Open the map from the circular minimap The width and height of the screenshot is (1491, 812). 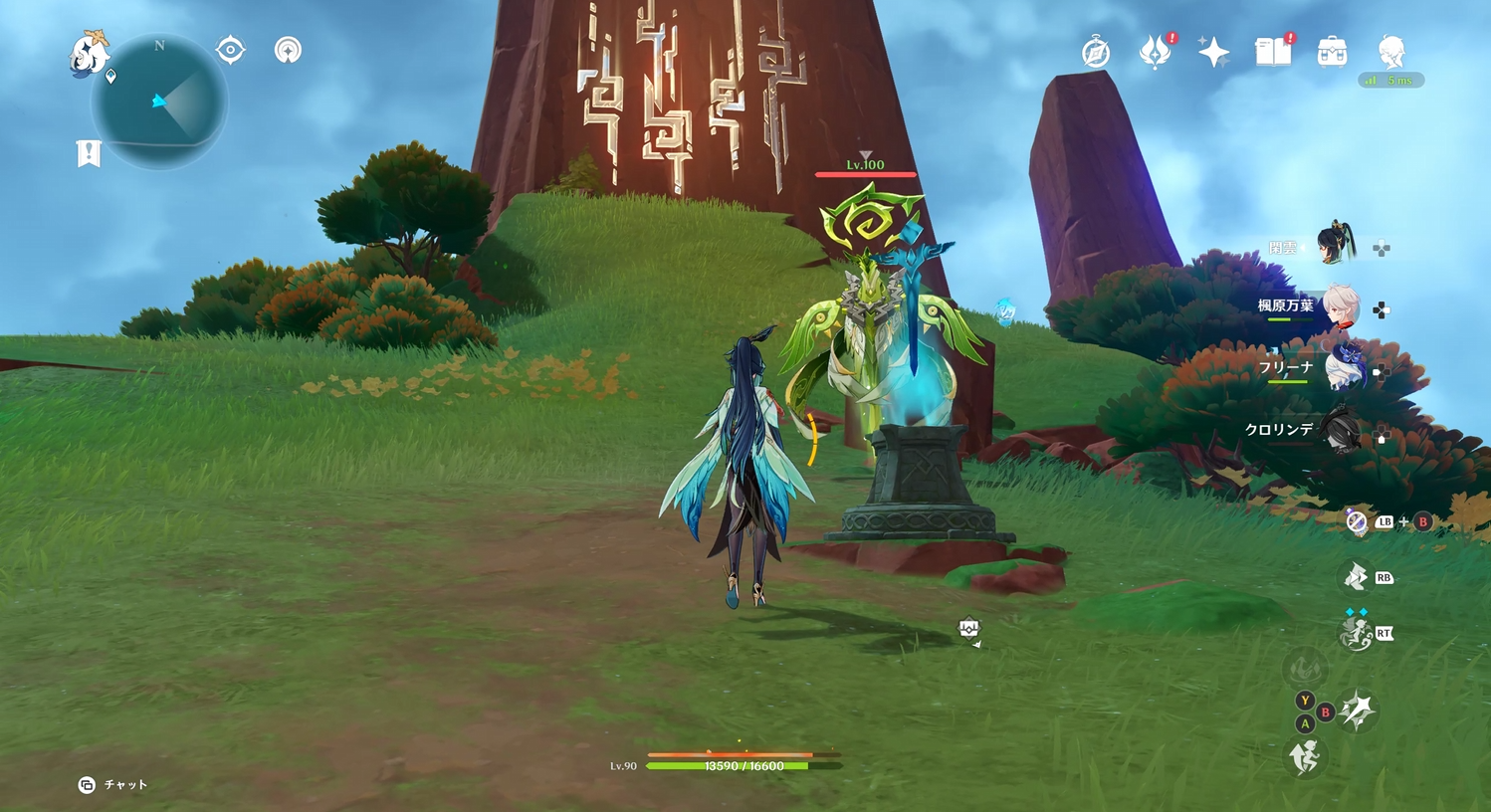[x=160, y=101]
